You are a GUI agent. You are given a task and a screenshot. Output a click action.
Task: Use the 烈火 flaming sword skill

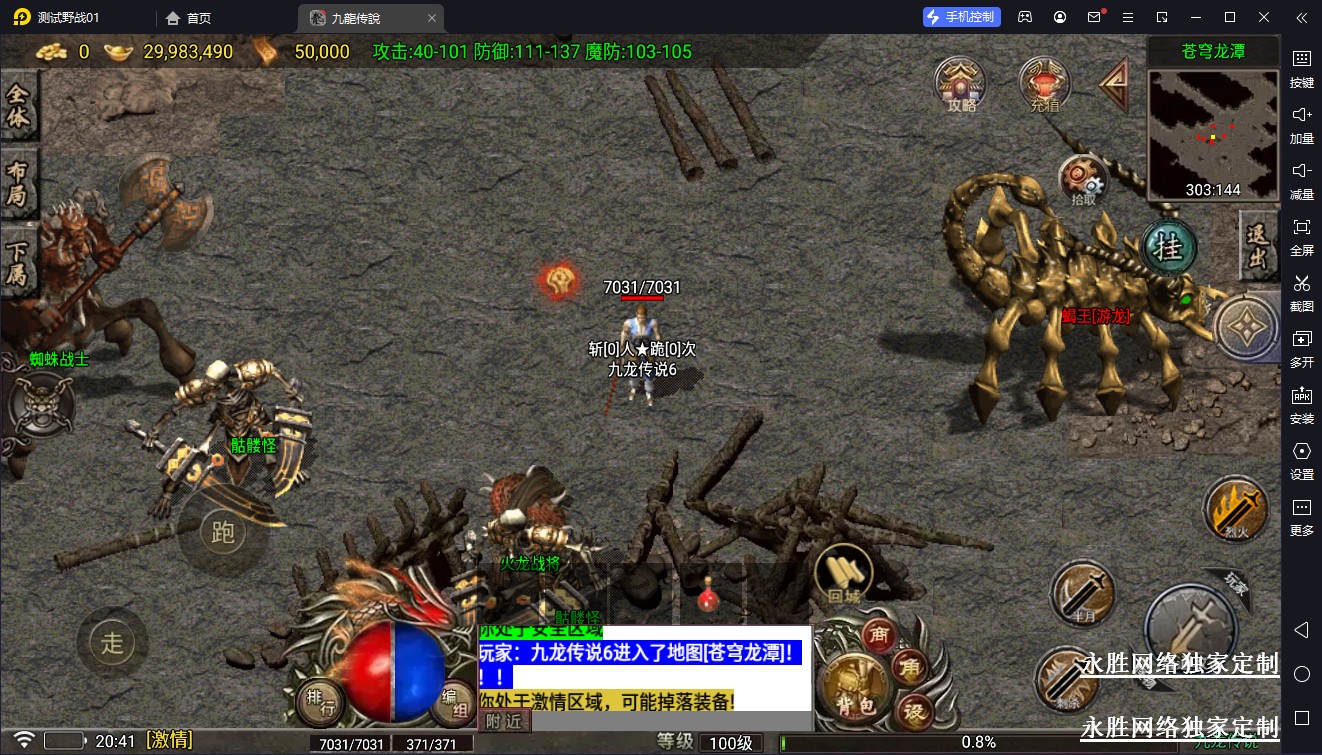[x=1236, y=508]
